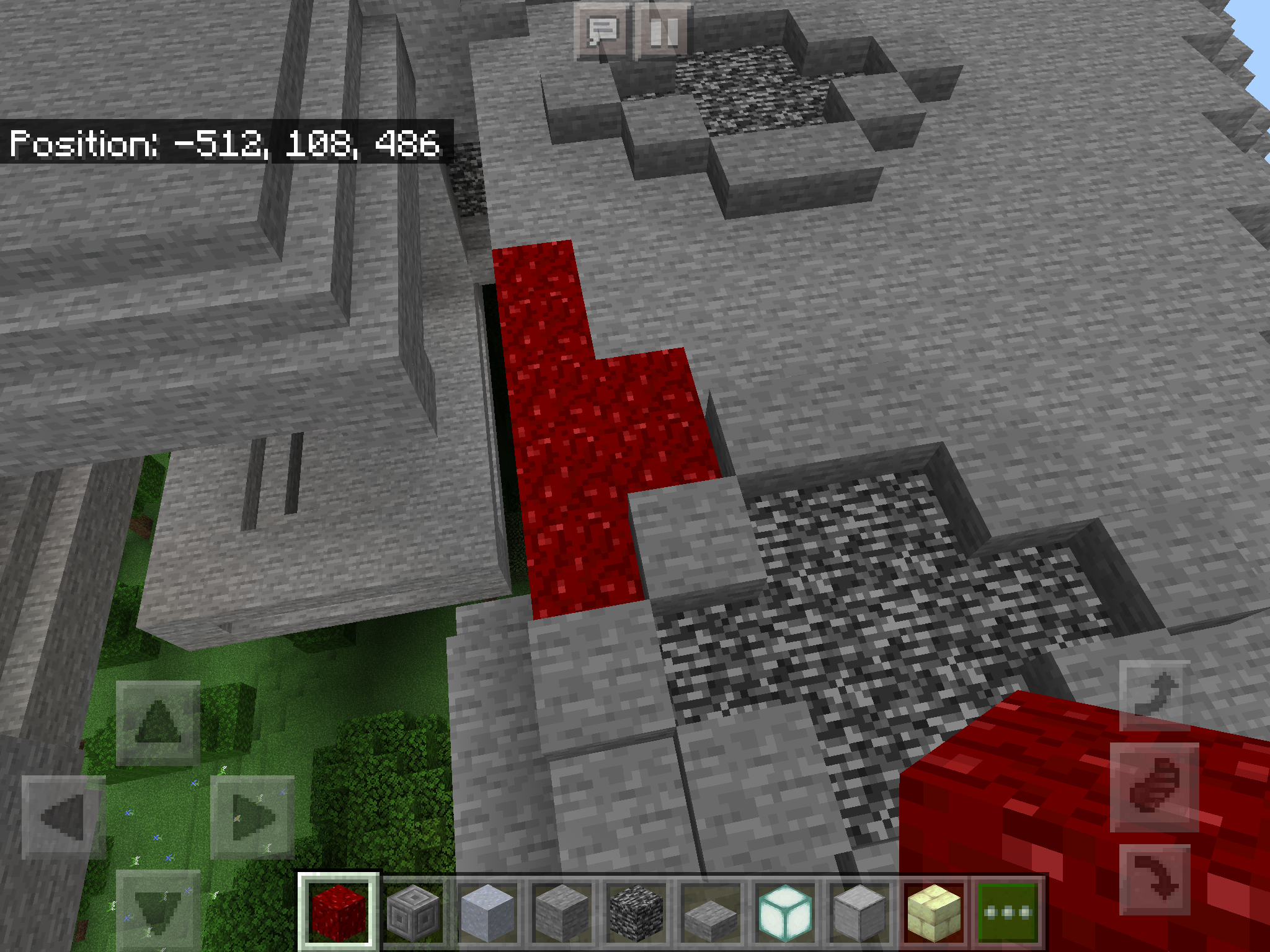Tap the fly down arrow button

[x=1155, y=879]
